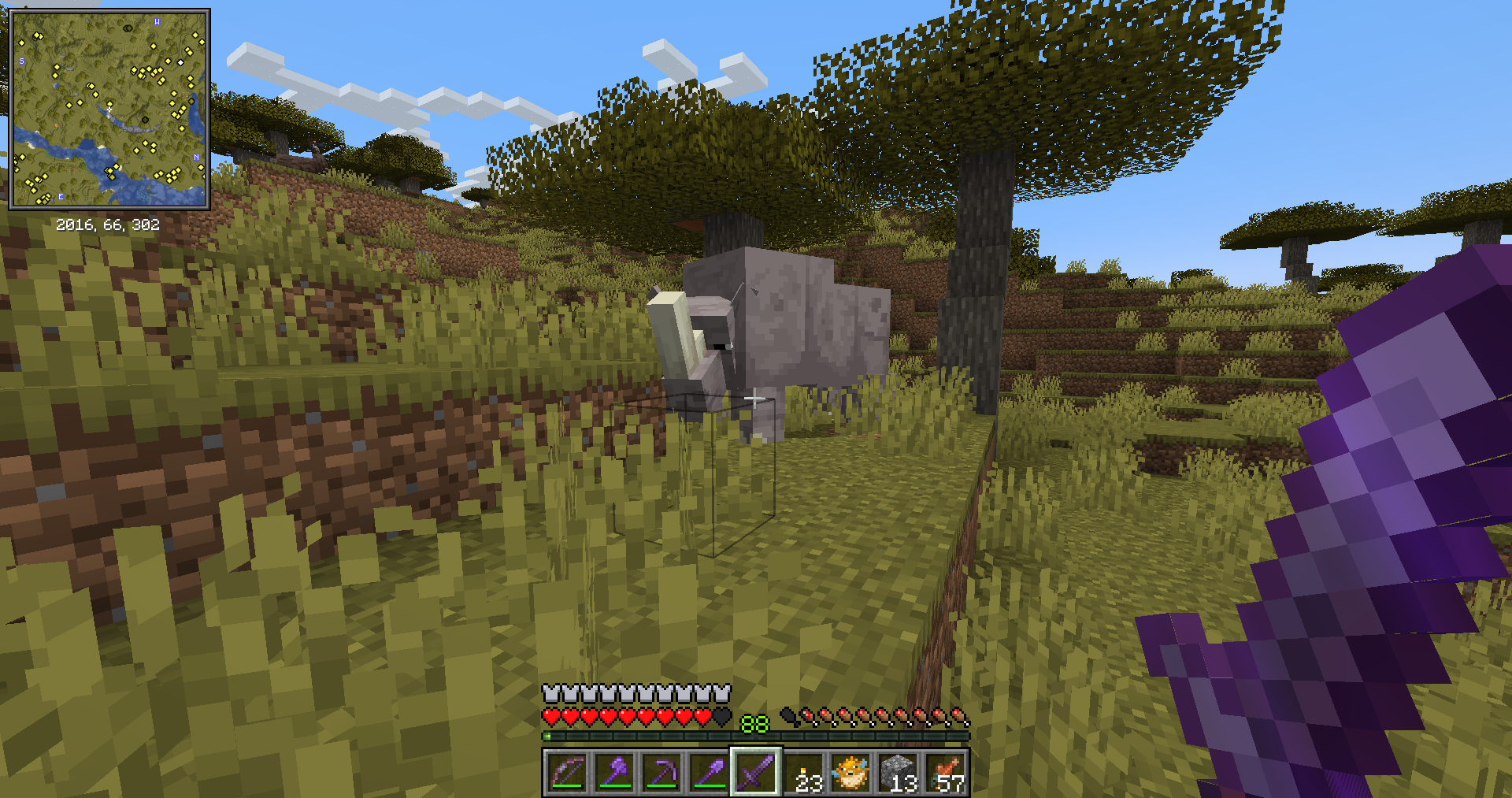Image resolution: width=1512 pixels, height=798 pixels.
Task: Select the cooked meat stack of 57
Action: tap(946, 773)
